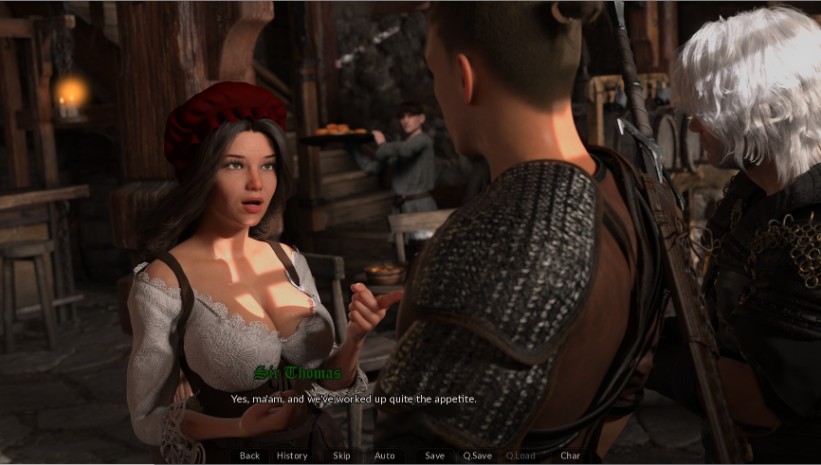Viewport: 821px width, 465px height.
Task: Activate Skip in the quick menu
Action: click(341, 456)
